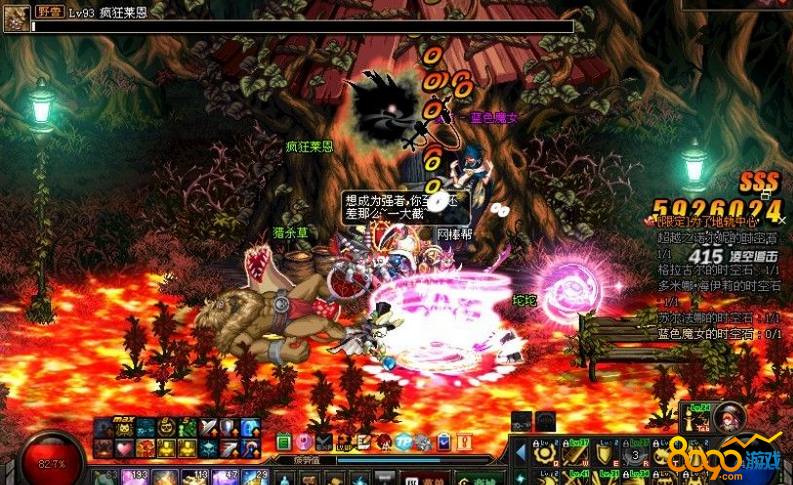Open the TP skill points icon

pyautogui.click(x=403, y=441)
